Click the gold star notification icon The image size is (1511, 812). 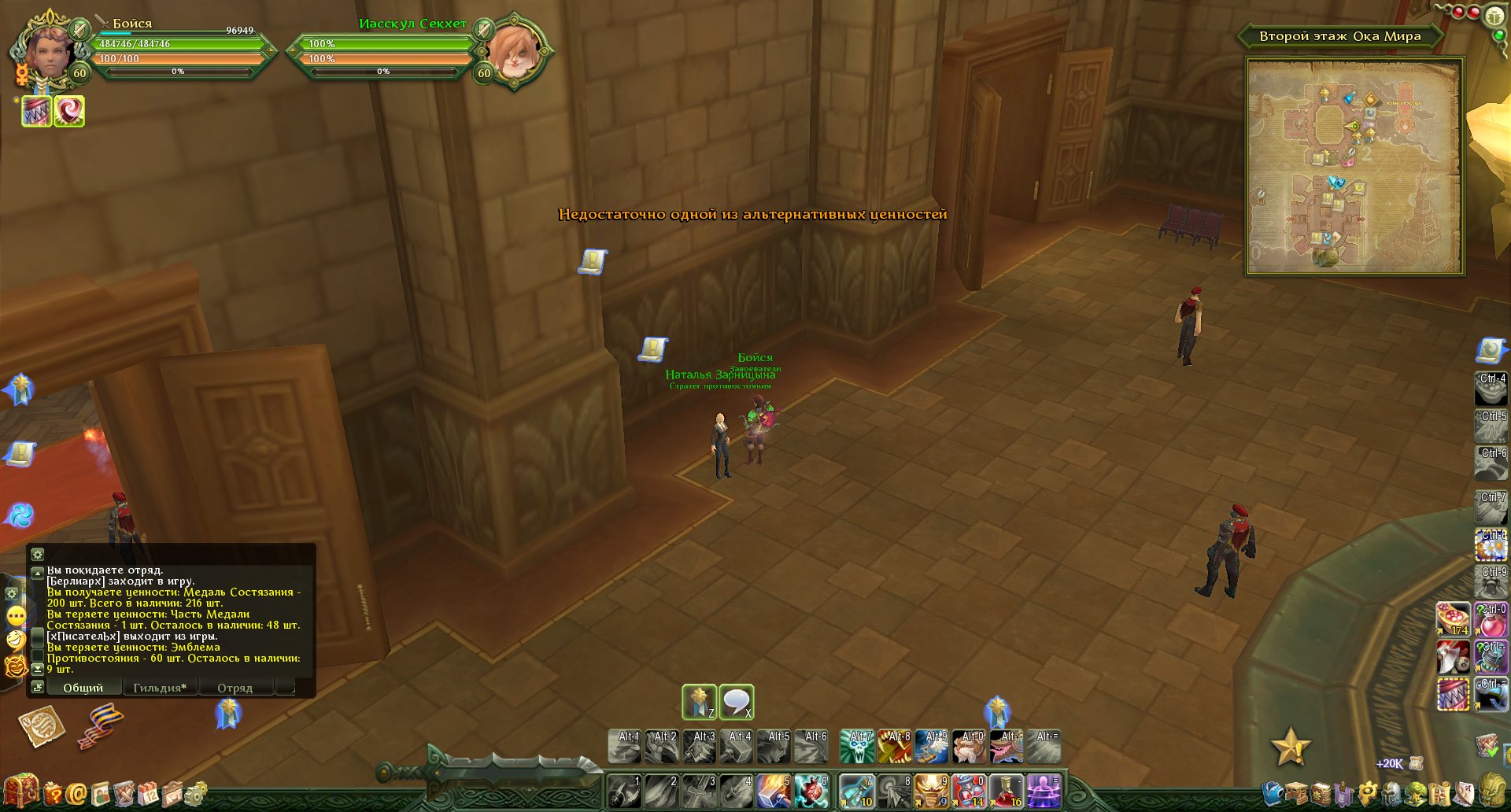click(x=1291, y=746)
